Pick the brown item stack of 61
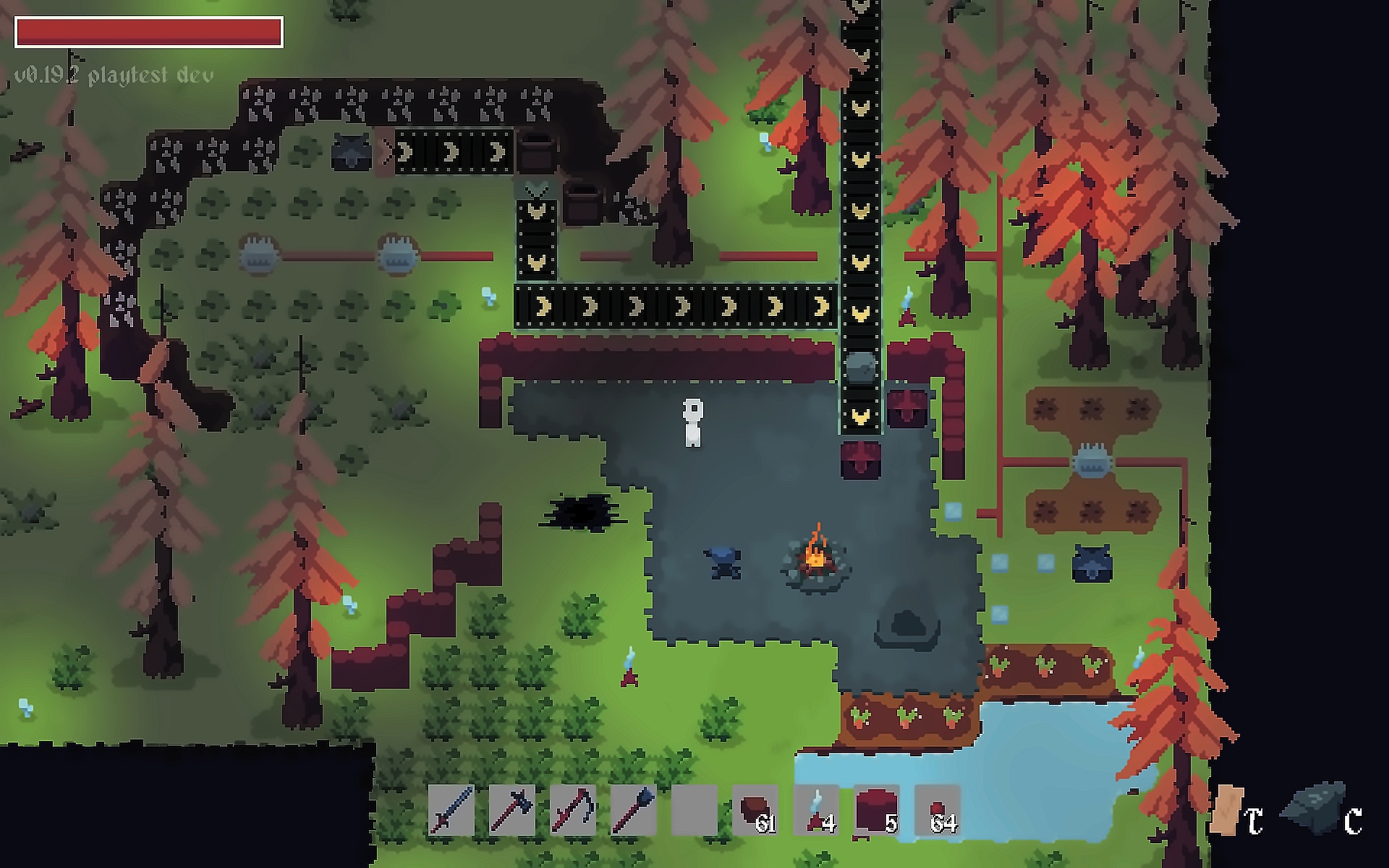 tap(755, 810)
